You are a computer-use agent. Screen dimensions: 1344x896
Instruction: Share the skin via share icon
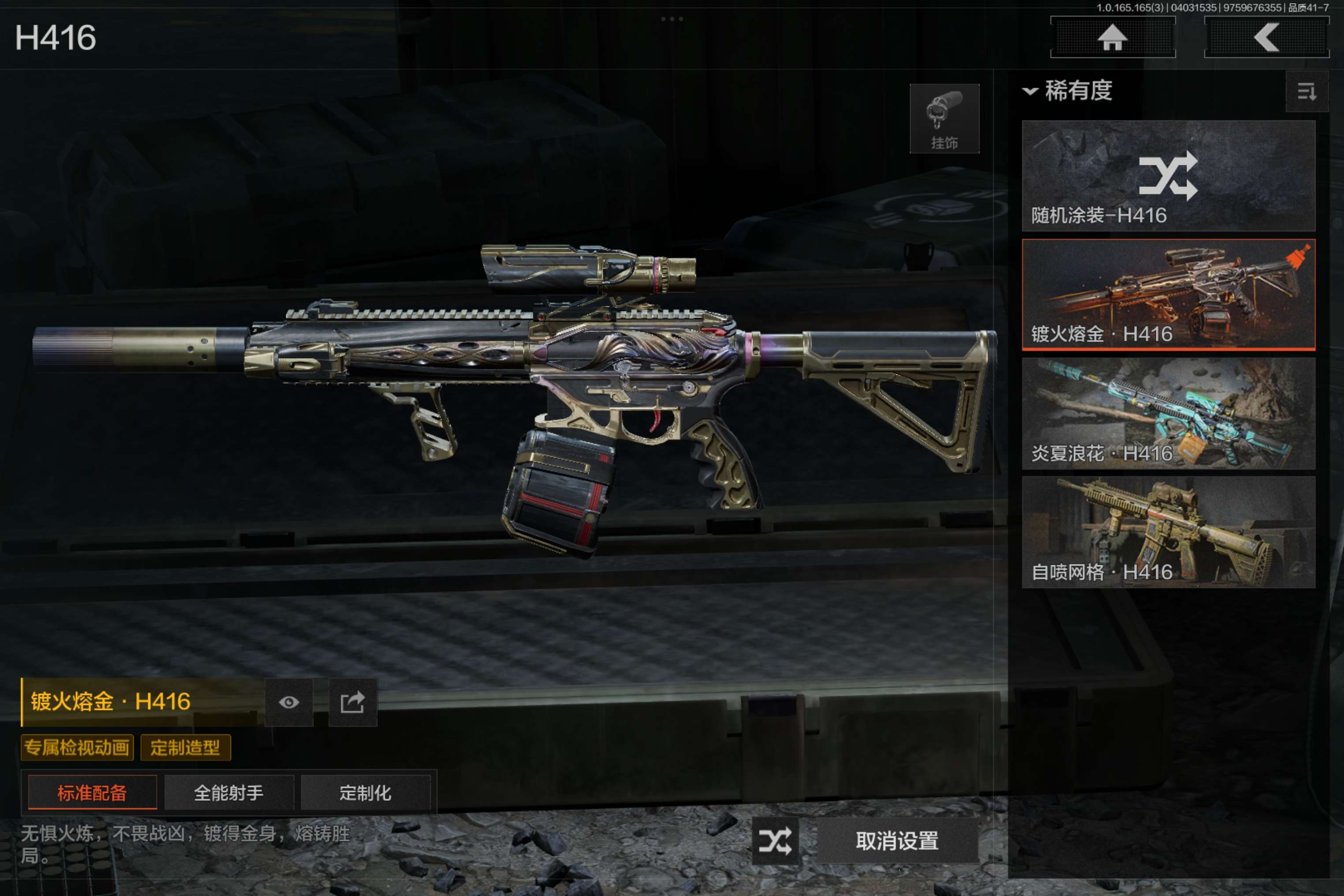pos(353,702)
